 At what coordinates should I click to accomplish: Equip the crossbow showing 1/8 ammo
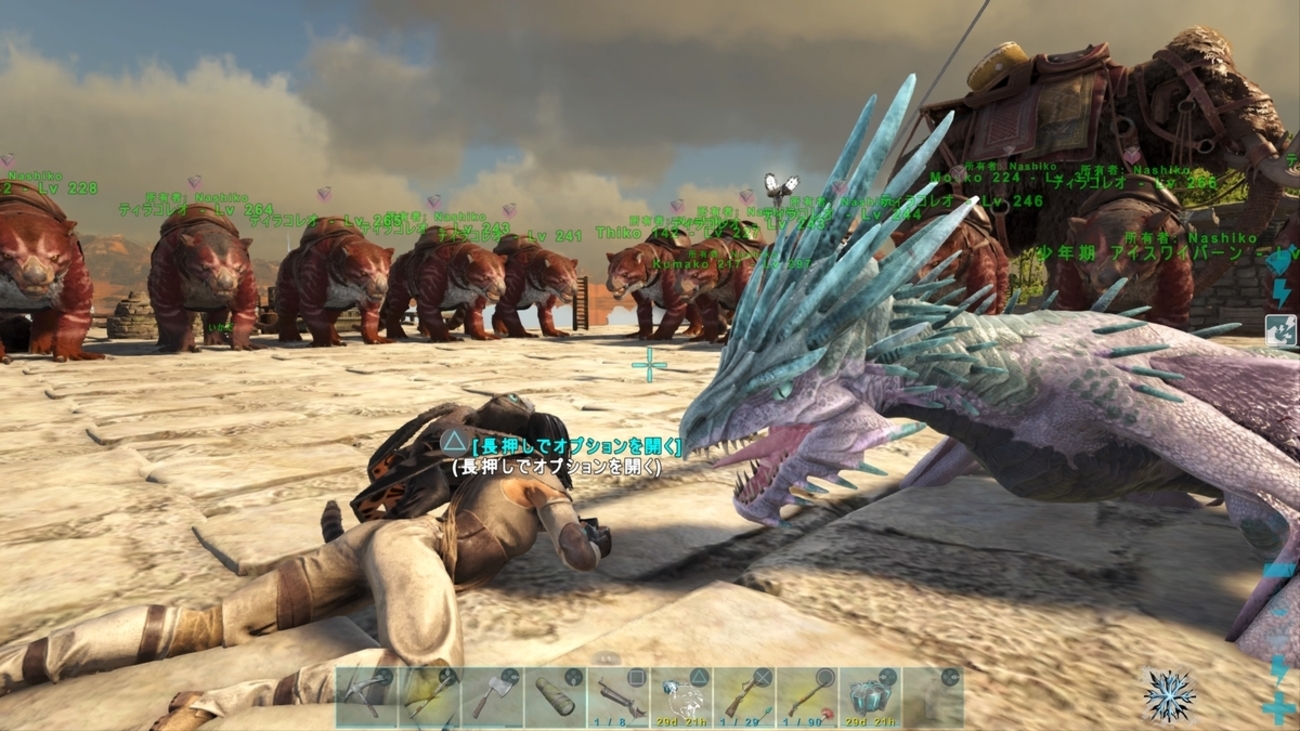coord(618,697)
